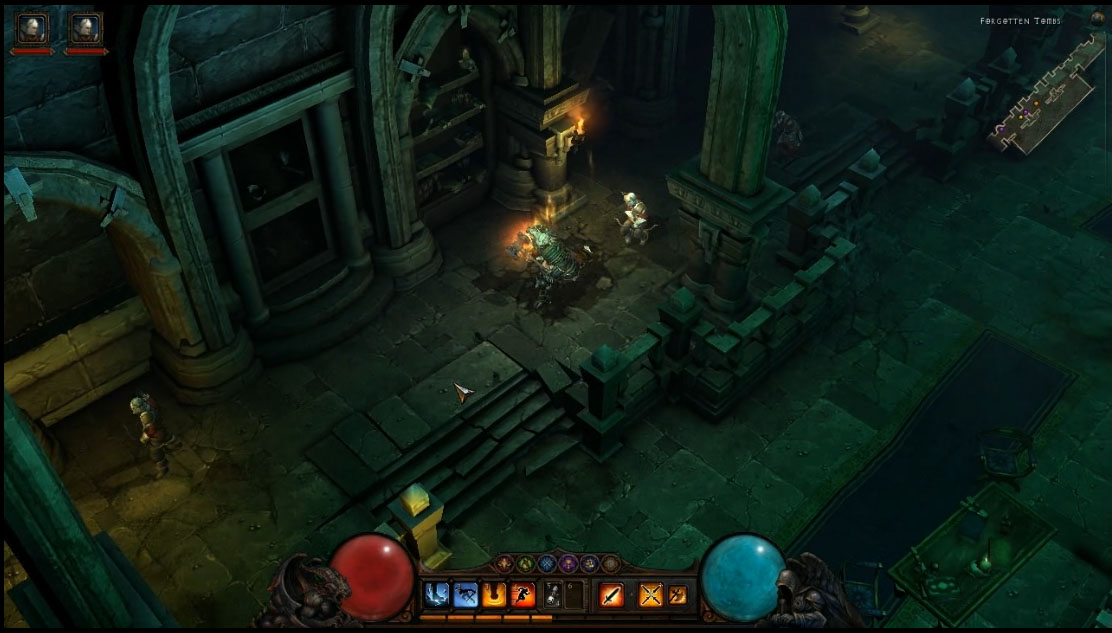Select the second party member portrait
The height and width of the screenshot is (633, 1112).
[86, 28]
